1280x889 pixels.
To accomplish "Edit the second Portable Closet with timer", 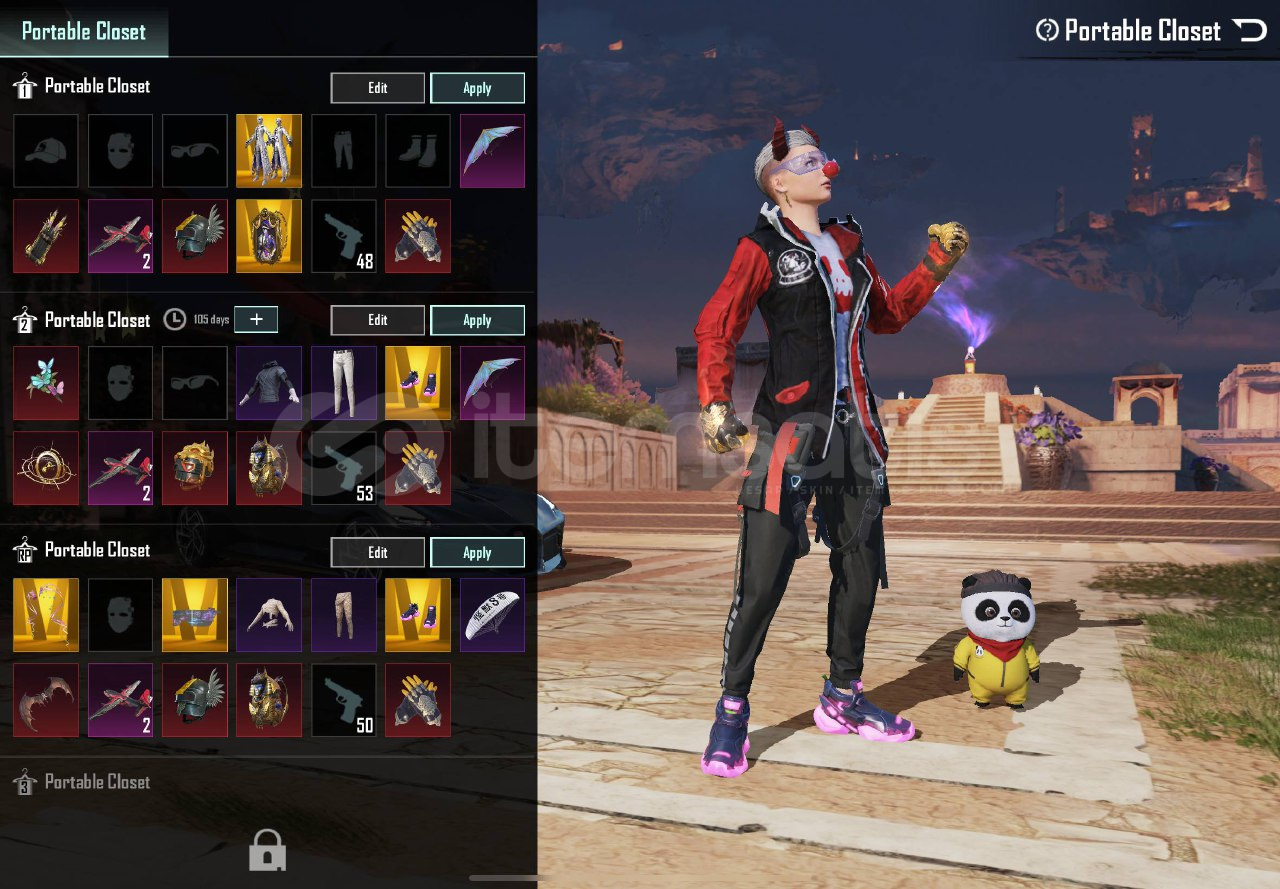I will click(377, 320).
